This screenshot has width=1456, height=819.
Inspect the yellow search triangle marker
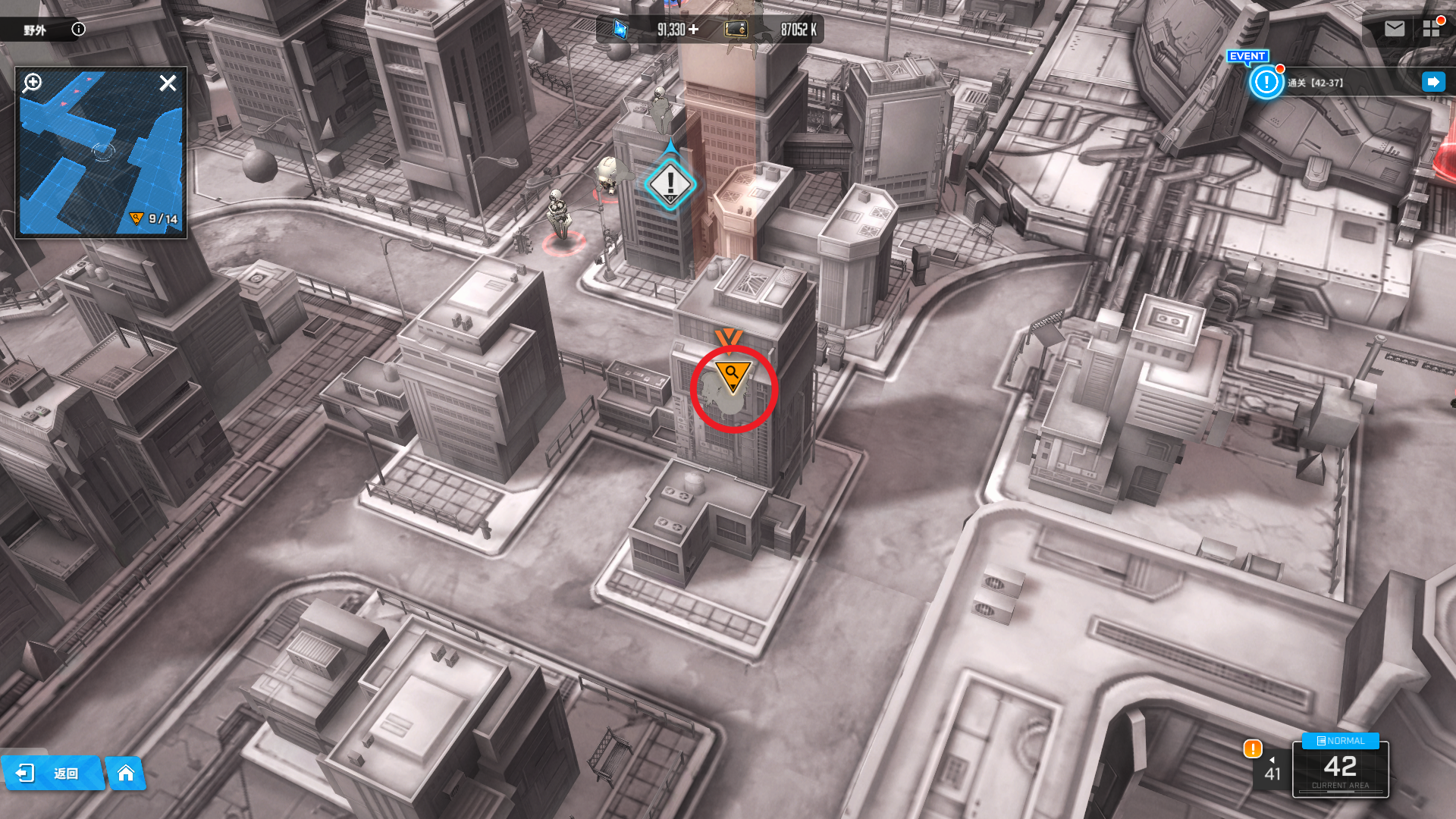(x=732, y=375)
